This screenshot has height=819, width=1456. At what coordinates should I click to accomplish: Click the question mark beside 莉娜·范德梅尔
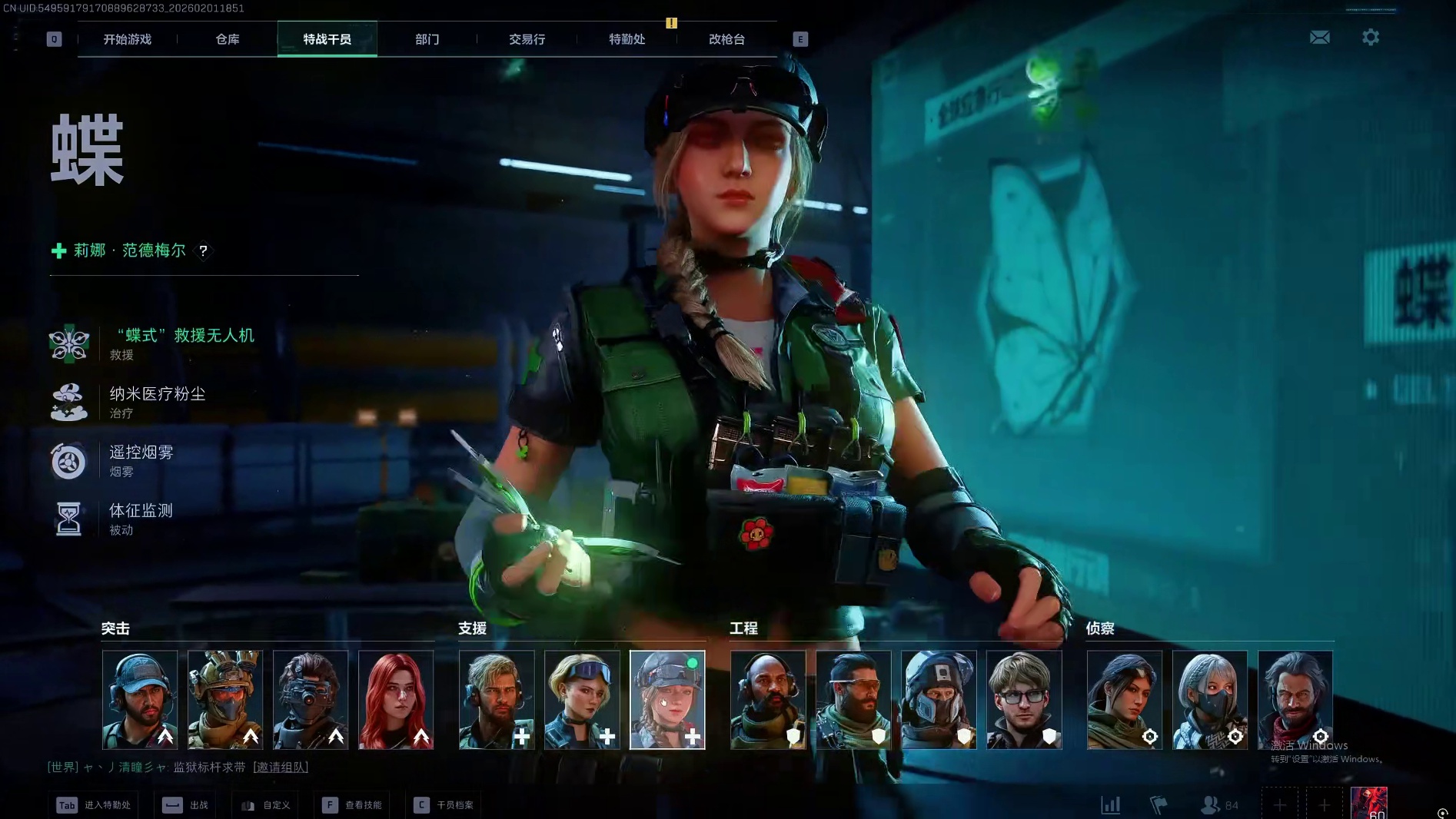203,251
